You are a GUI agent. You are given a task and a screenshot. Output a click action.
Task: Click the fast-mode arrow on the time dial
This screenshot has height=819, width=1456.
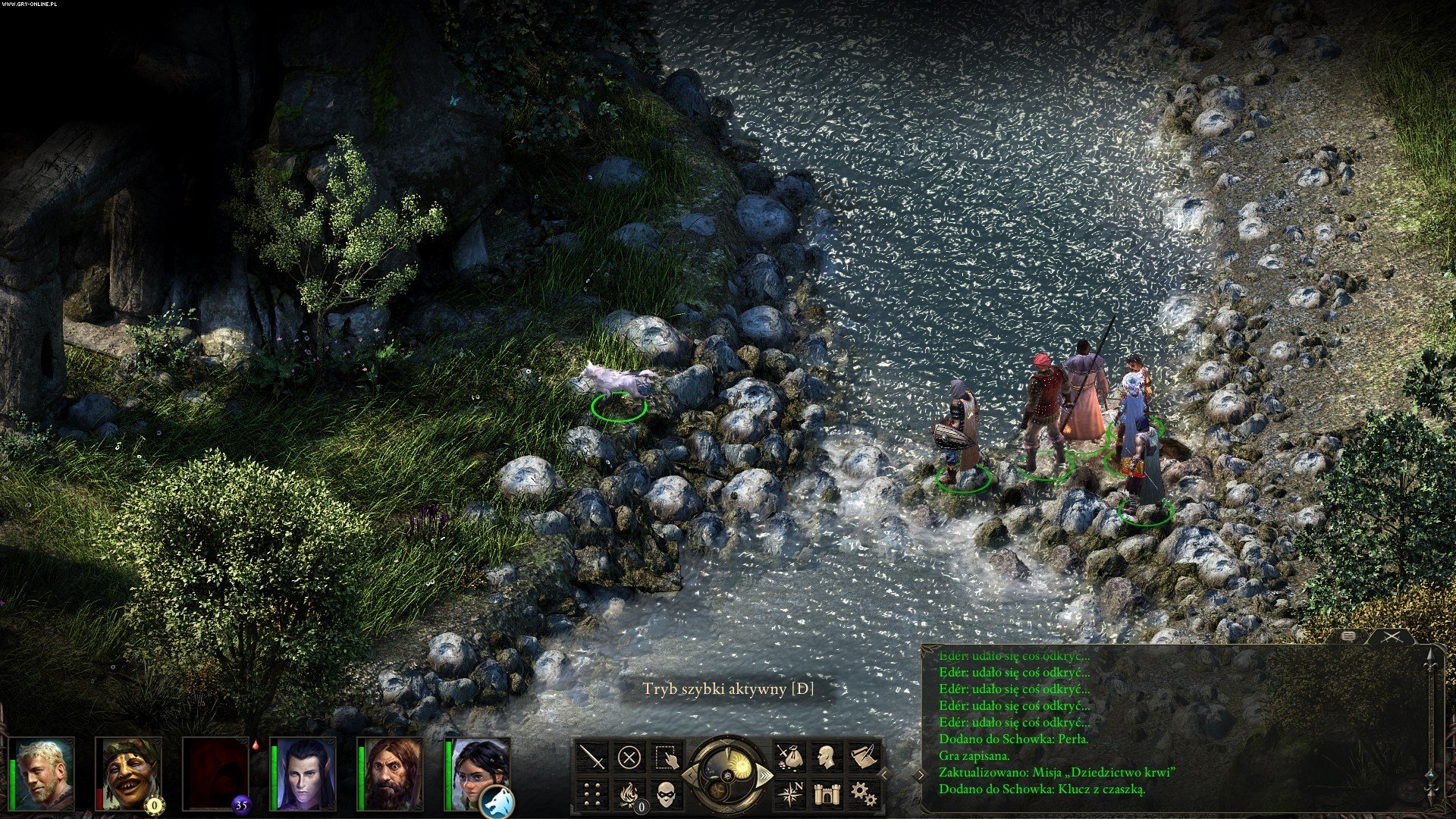(764, 775)
